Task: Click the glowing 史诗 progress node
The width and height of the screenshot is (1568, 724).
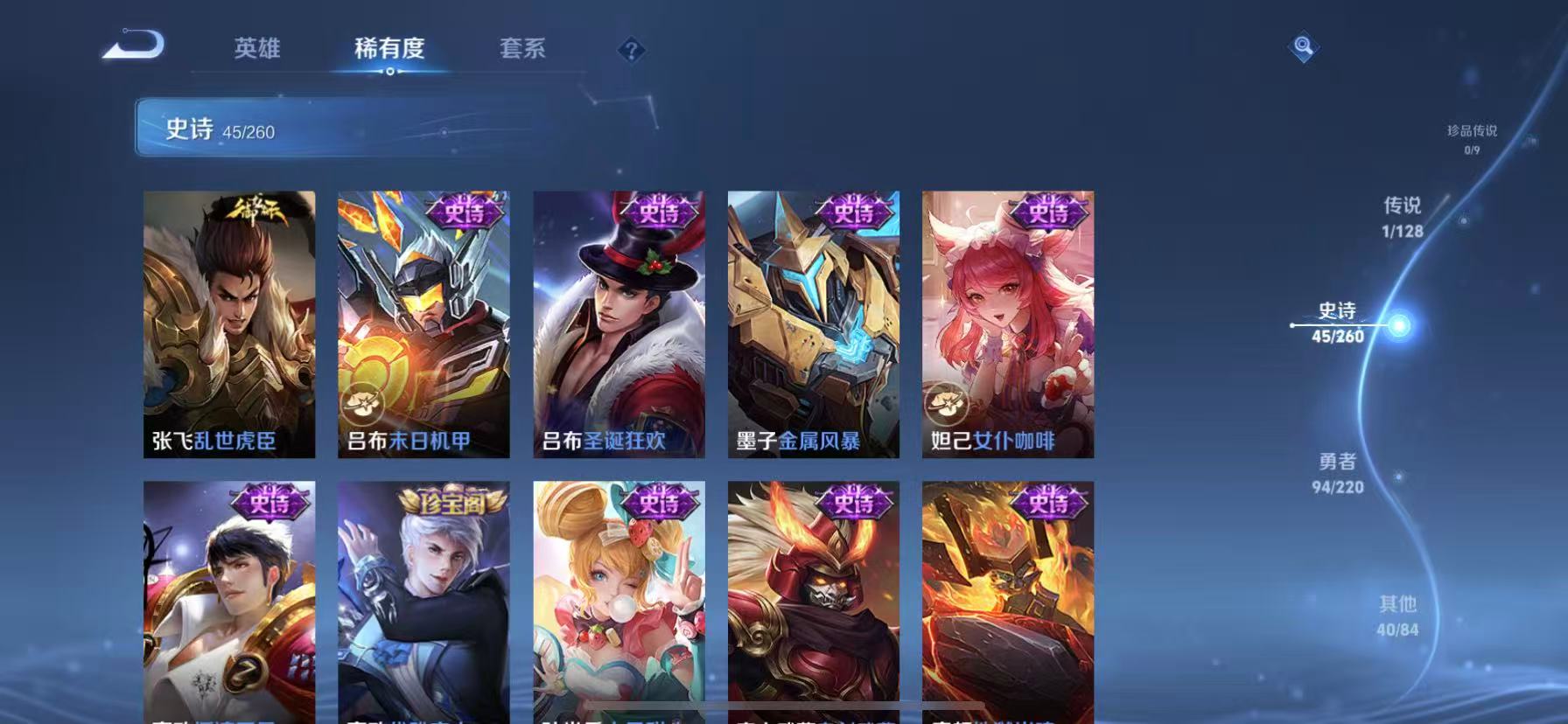Action: (x=1399, y=324)
